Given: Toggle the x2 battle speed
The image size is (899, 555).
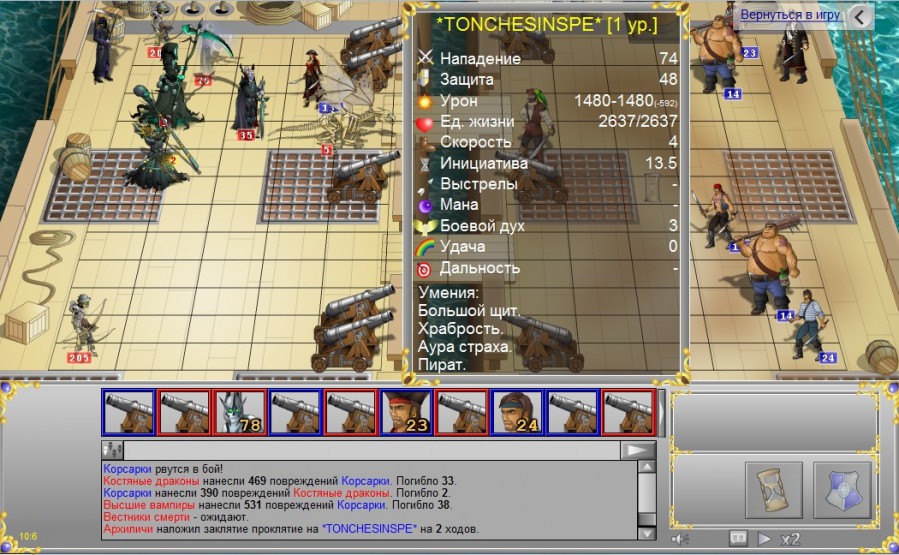Looking at the screenshot, I should coord(791,539).
